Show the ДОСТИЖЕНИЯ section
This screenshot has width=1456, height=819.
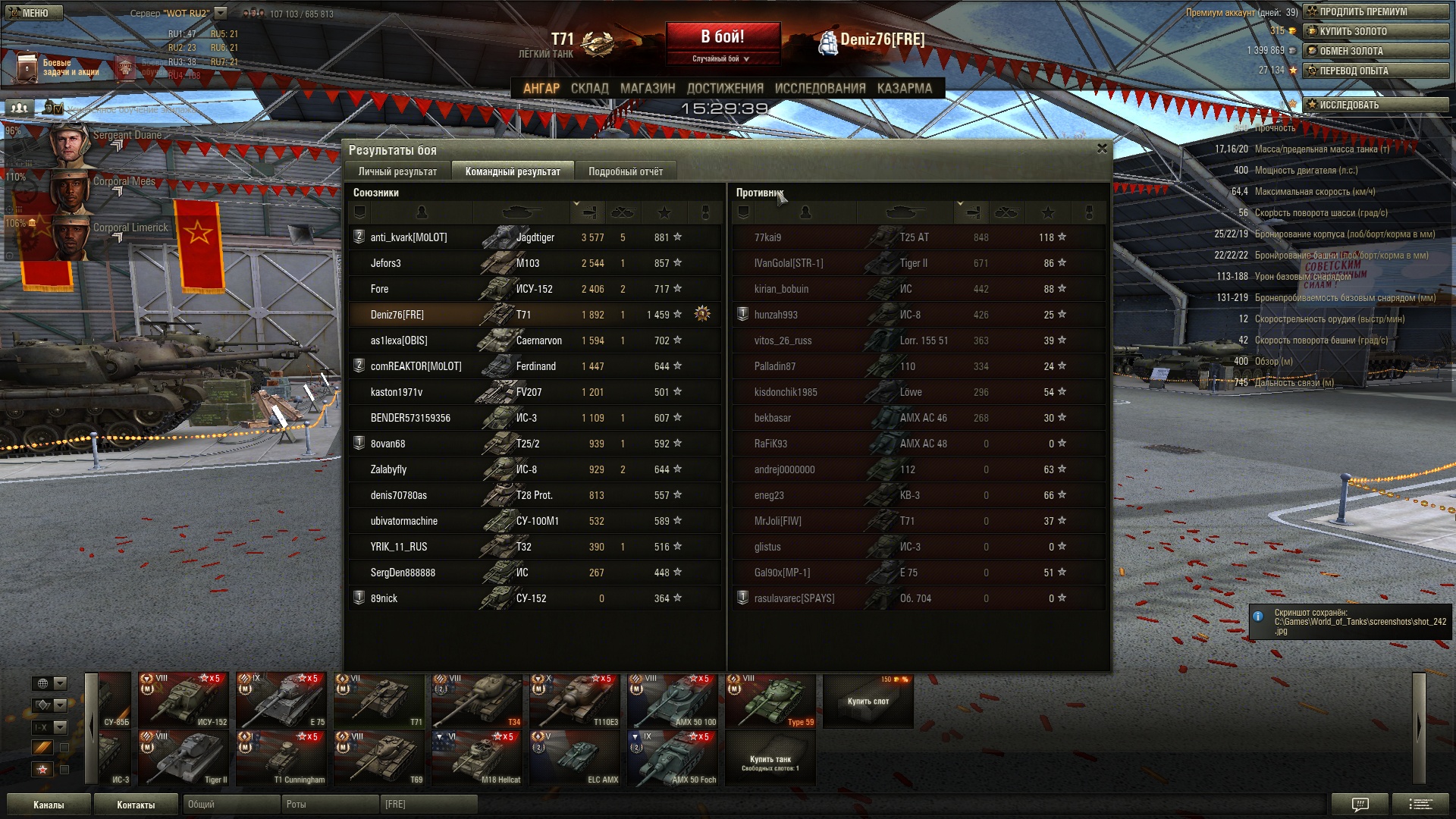(x=724, y=88)
